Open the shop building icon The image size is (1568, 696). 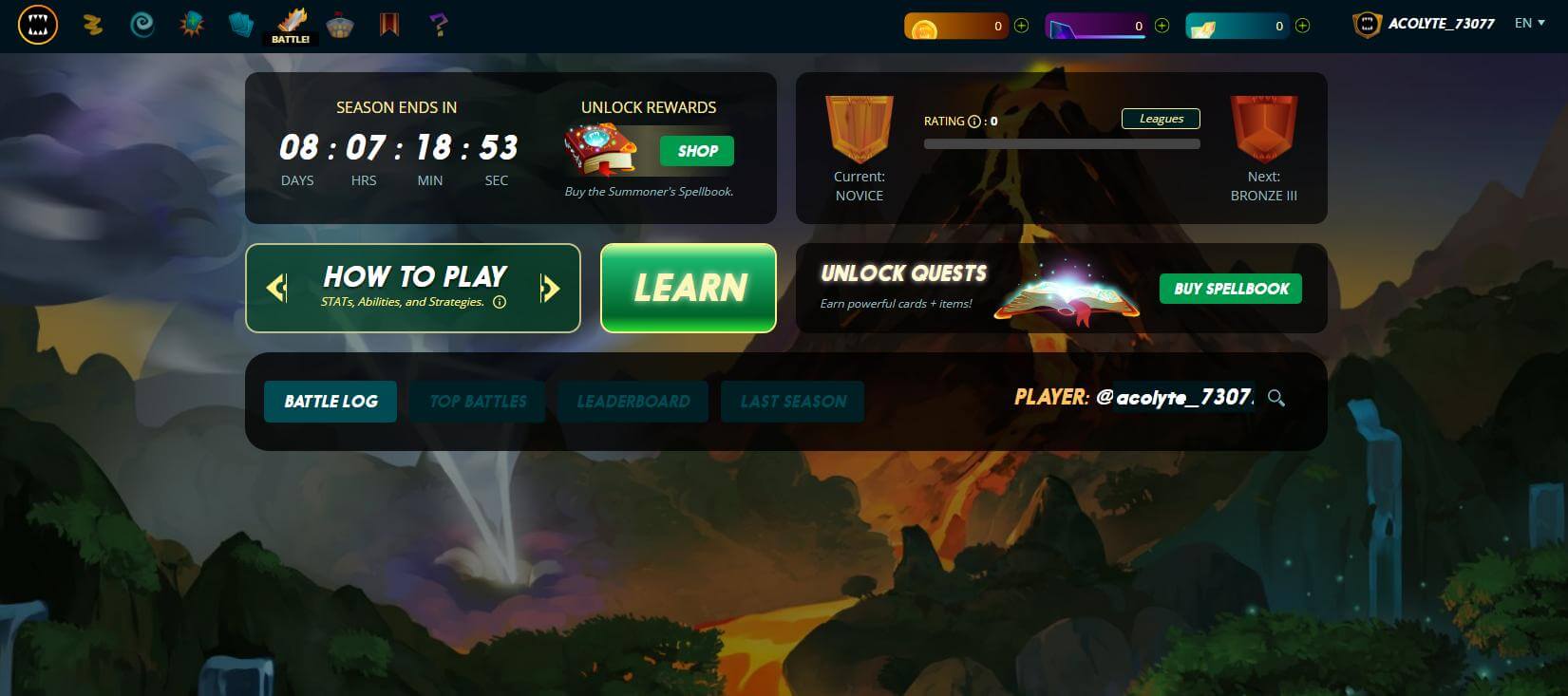pos(341,25)
